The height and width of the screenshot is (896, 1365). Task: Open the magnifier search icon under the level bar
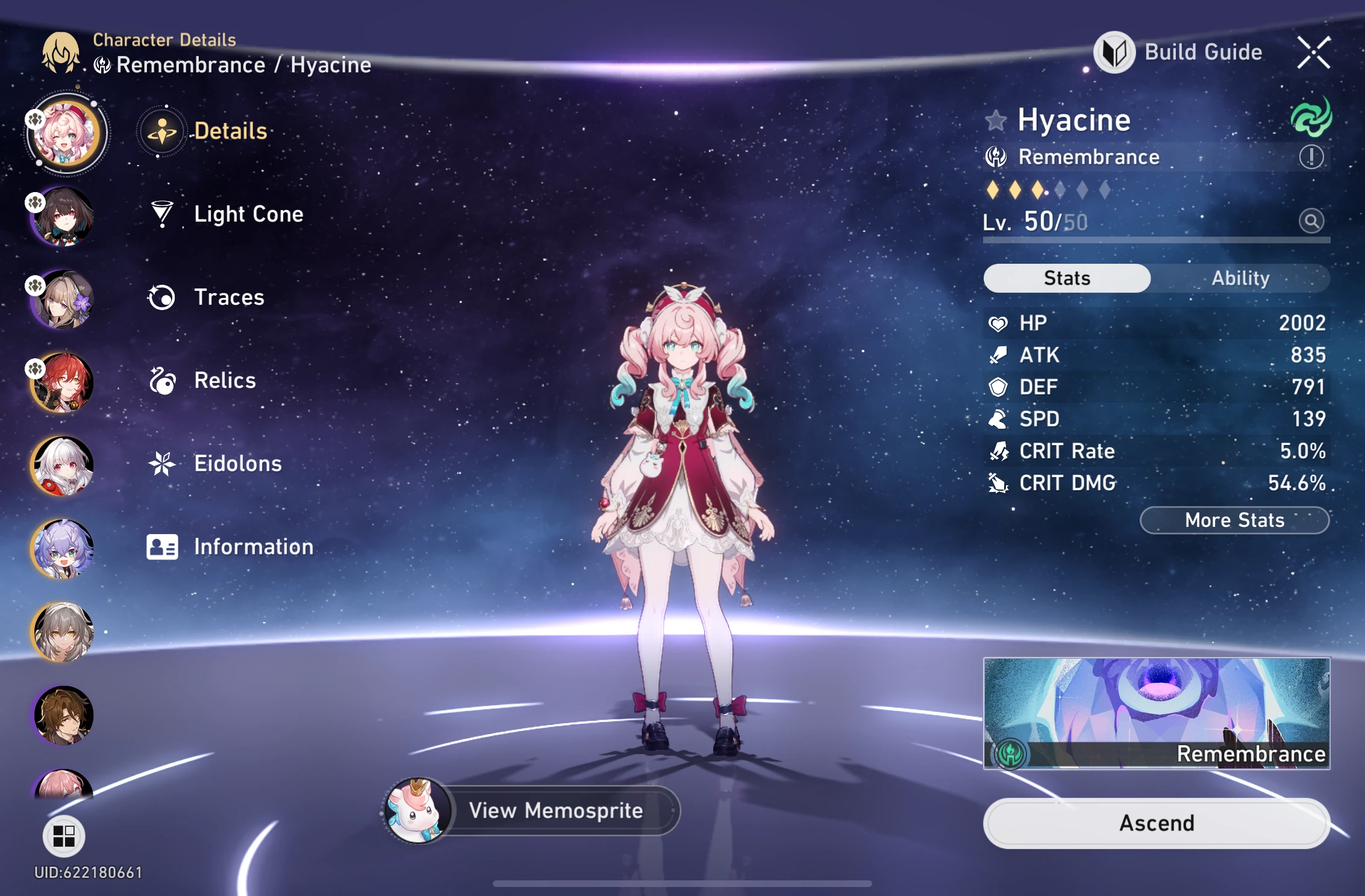coord(1311,220)
